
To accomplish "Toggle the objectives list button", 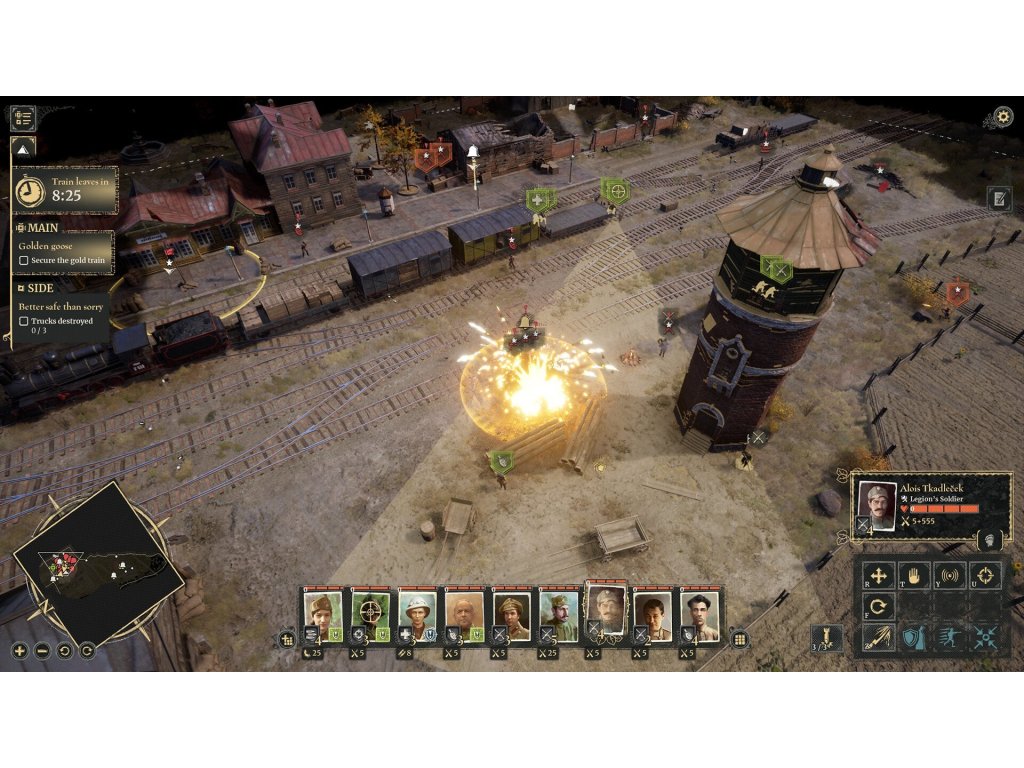I will coord(23,118).
